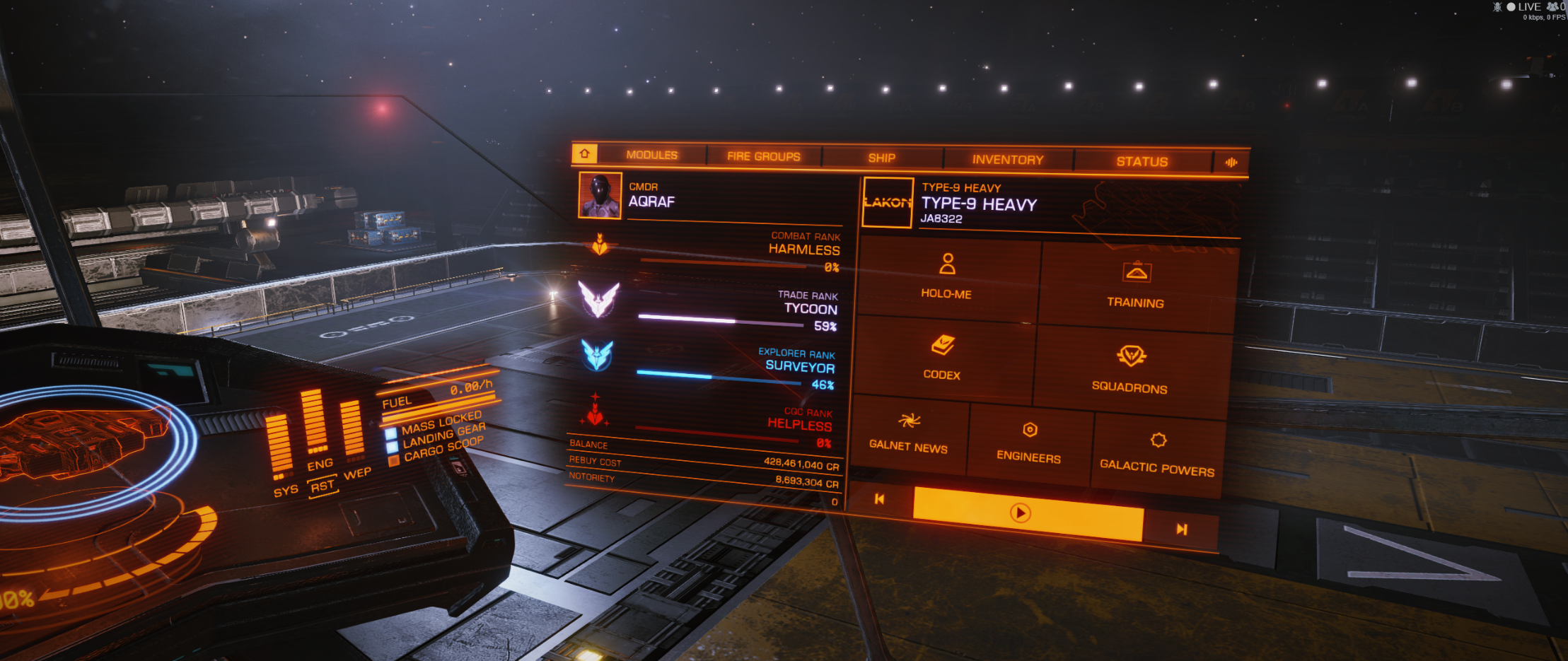1568x661 pixels.
Task: Open the Engineers list
Action: (1029, 443)
